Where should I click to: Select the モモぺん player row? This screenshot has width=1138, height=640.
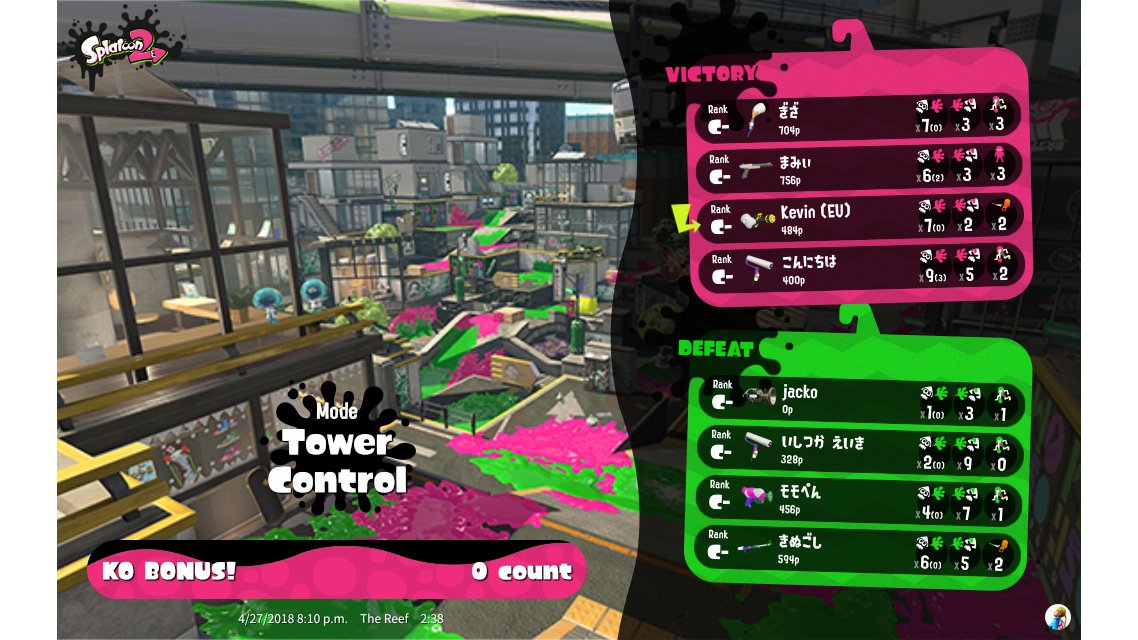click(x=860, y=499)
